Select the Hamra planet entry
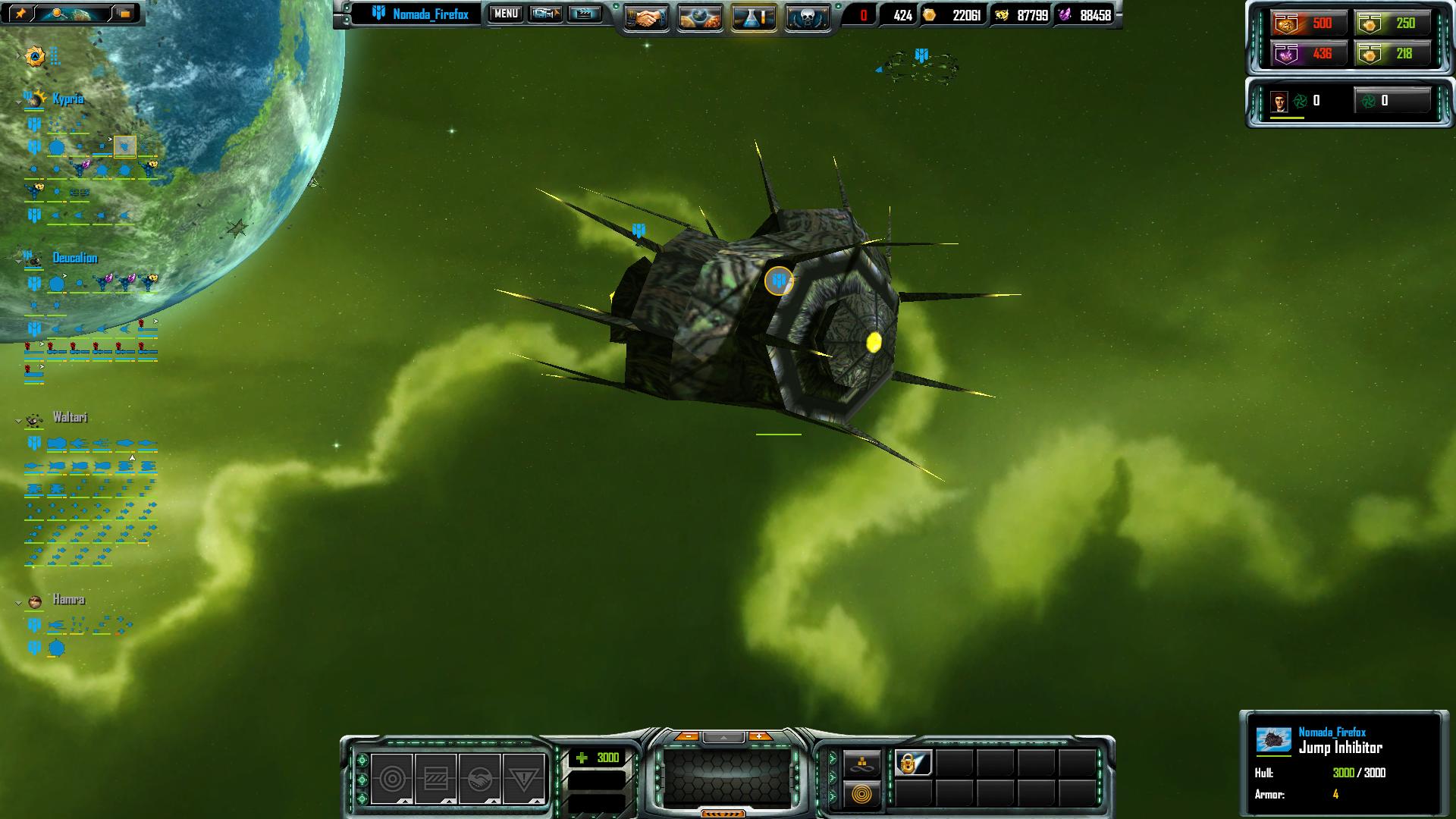The height and width of the screenshot is (819, 1456). [68, 600]
